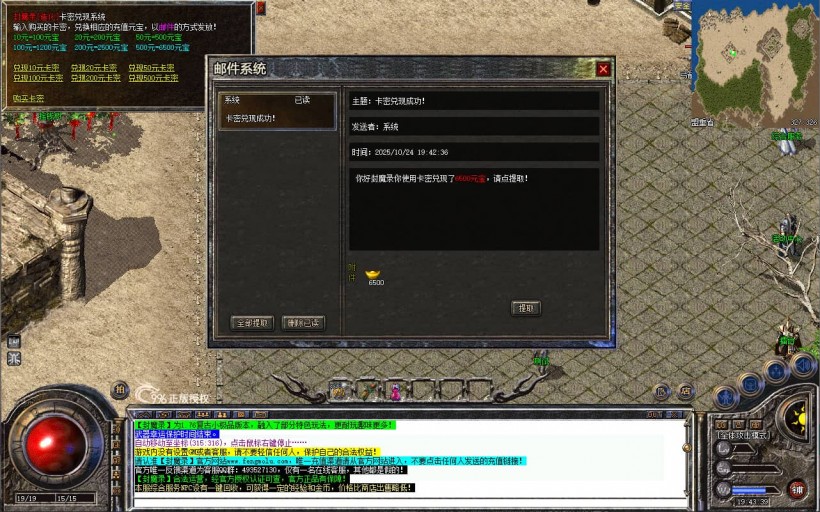The image size is (820, 512).
Task: Redeem the 200元 card code link
Action: pos(97,77)
